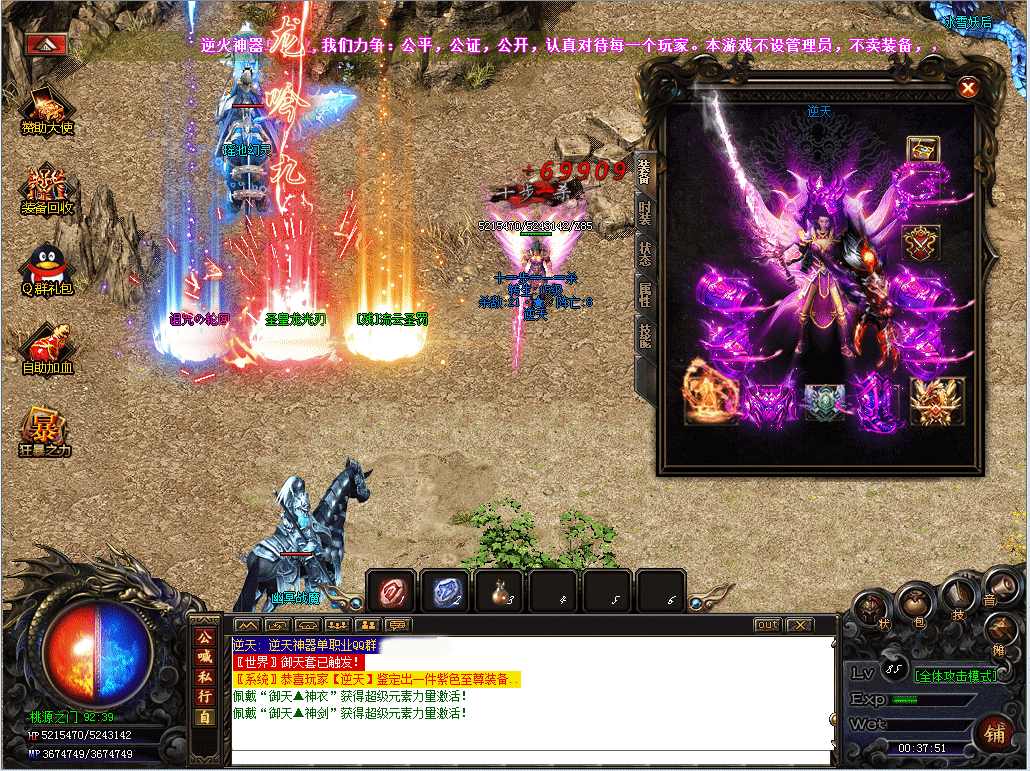Open the 装备回收 equipment recycle icon
This screenshot has width=1030, height=771.
47,190
